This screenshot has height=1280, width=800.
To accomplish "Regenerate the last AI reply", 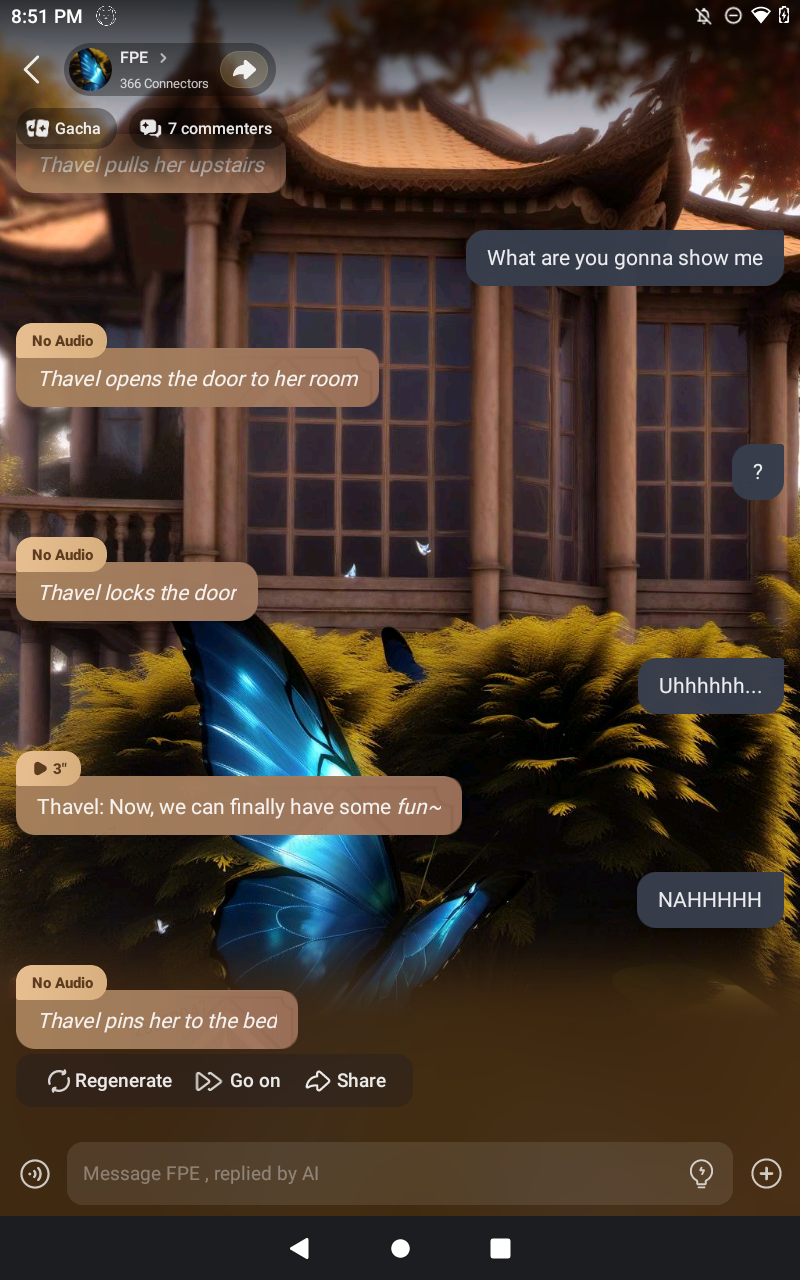I will pyautogui.click(x=110, y=1080).
